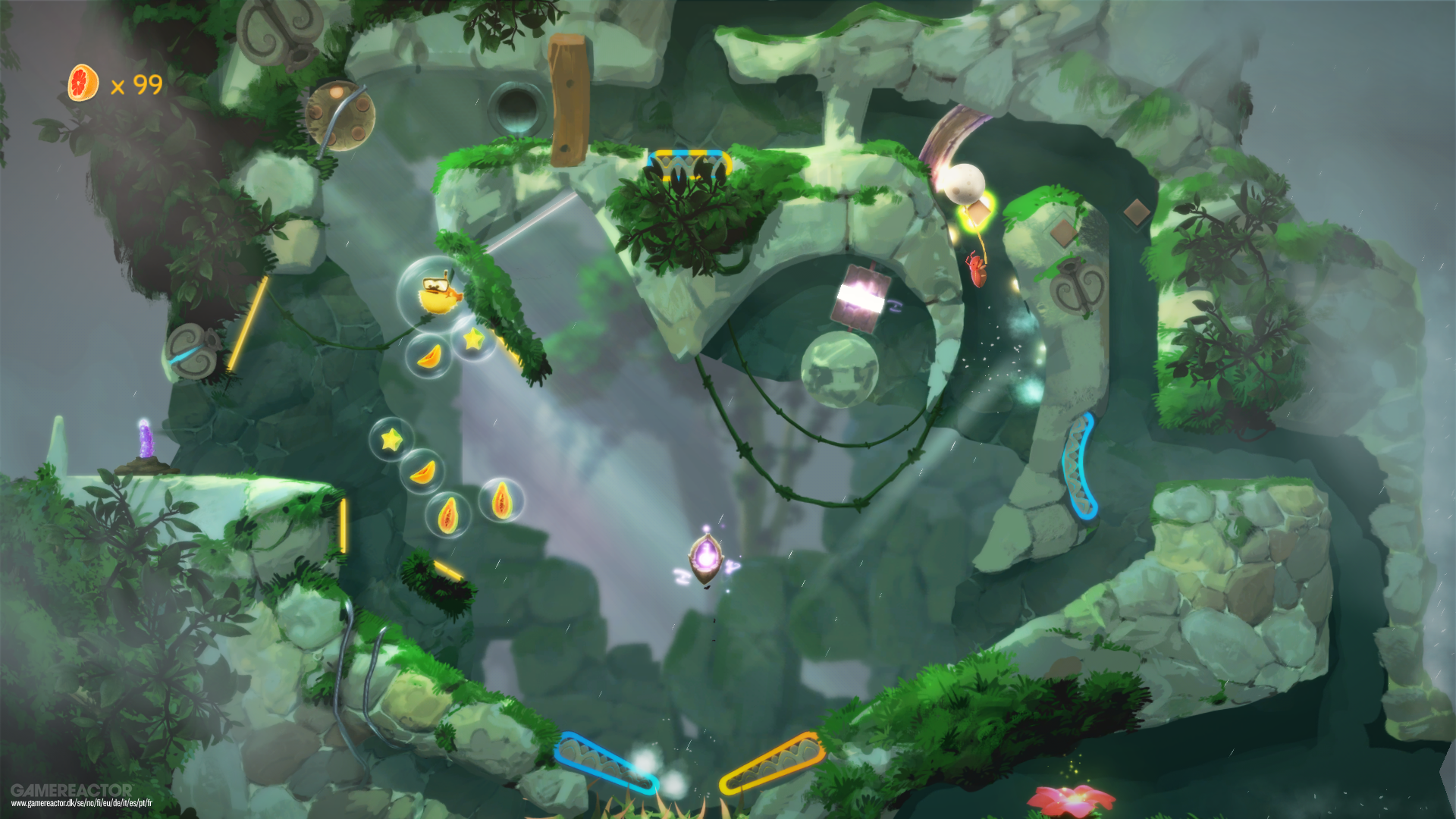Click the x 99 fruit count display
This screenshot has height=819, width=1456.
click(x=136, y=86)
